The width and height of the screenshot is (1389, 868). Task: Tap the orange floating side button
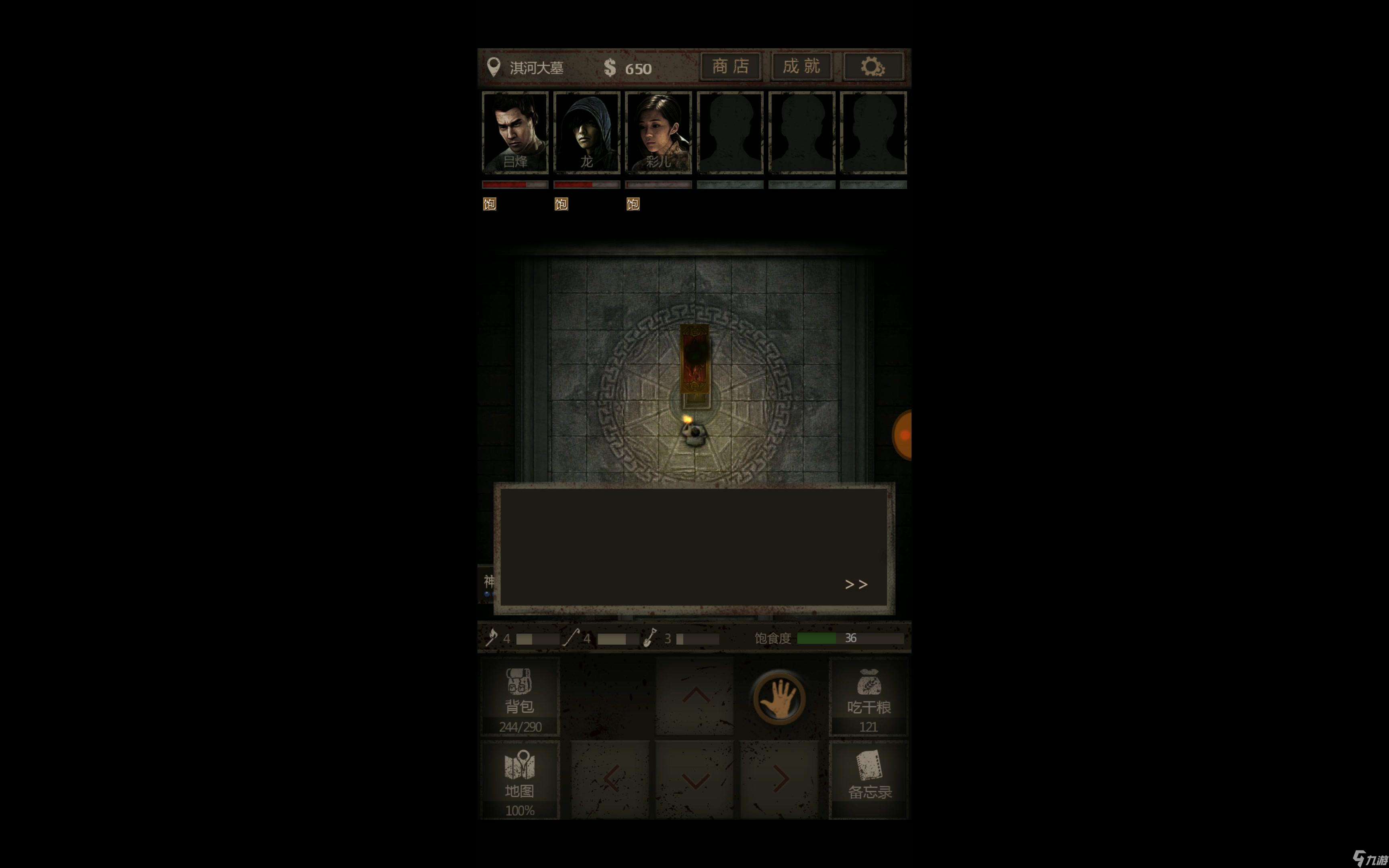(x=903, y=435)
